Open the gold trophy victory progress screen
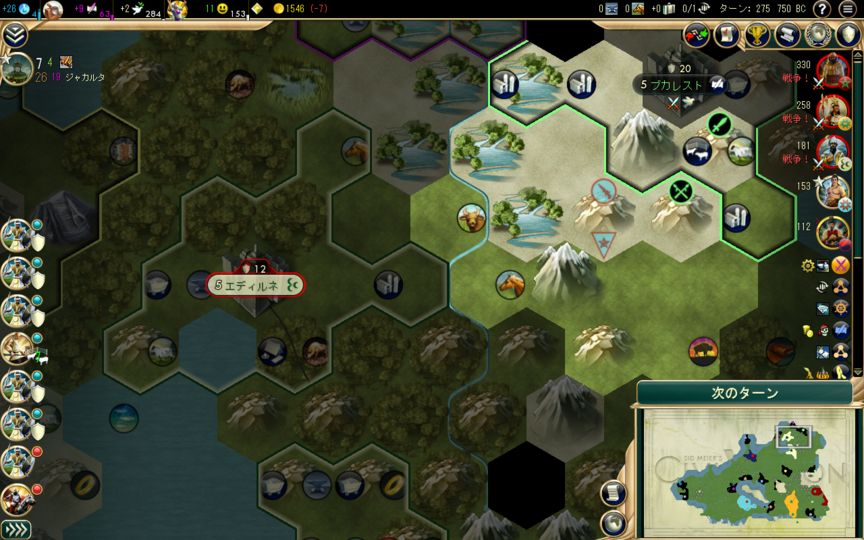This screenshot has height=540, width=864. click(x=756, y=36)
